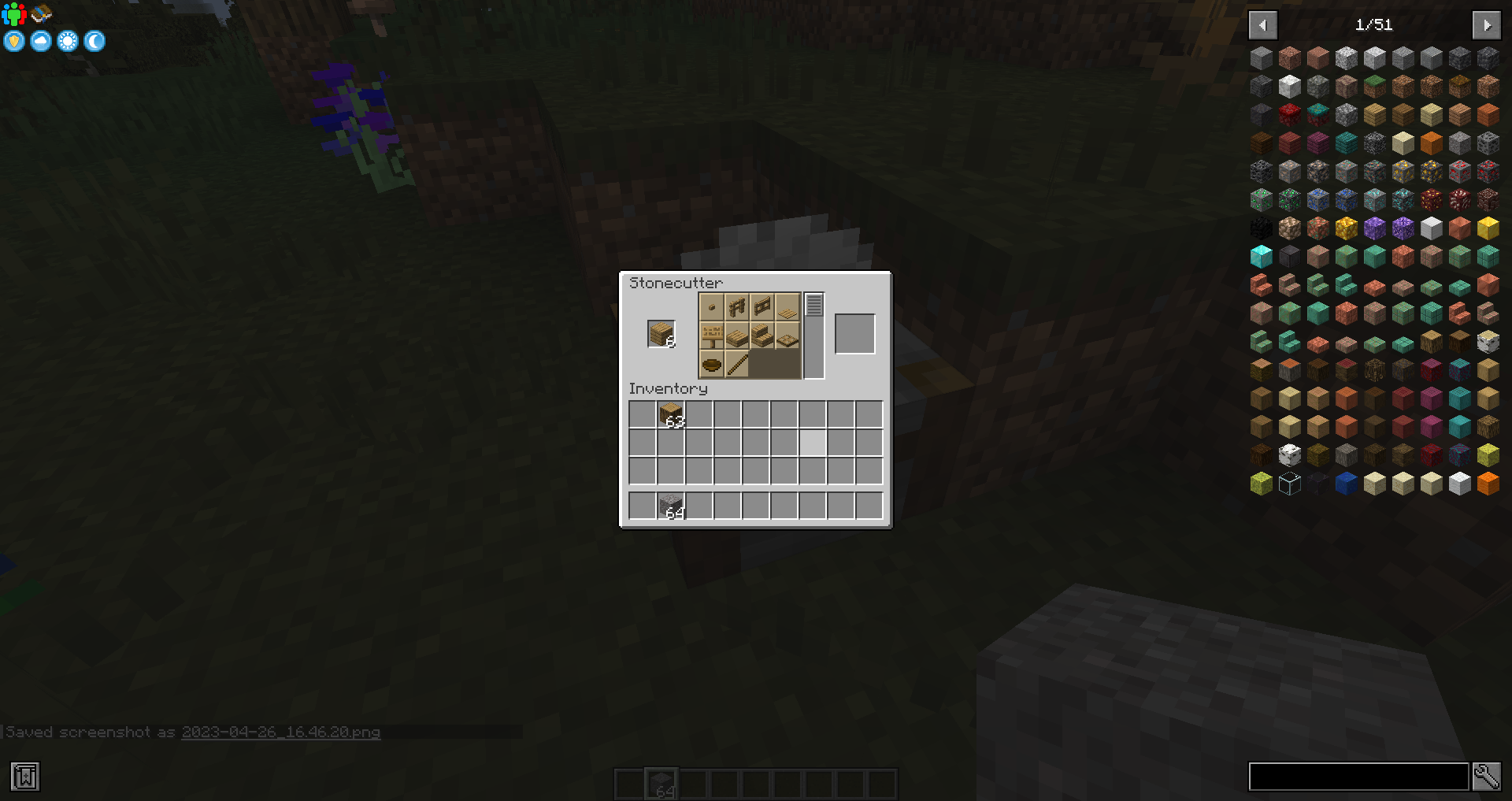Select the oak button recipe
Image resolution: width=1512 pixels, height=801 pixels.
coord(711,308)
